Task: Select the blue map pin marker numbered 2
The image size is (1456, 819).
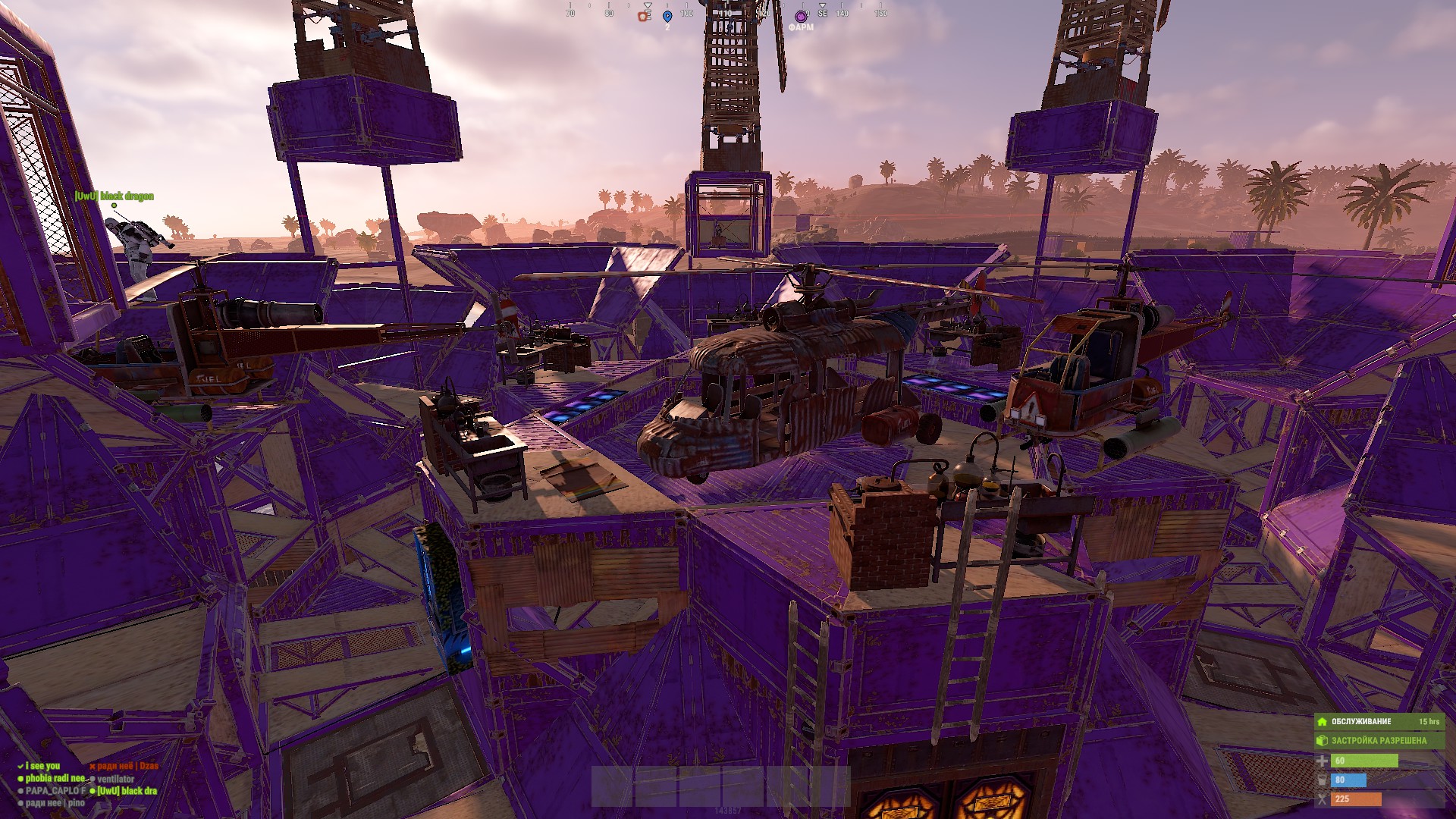Action: pyautogui.click(x=667, y=17)
